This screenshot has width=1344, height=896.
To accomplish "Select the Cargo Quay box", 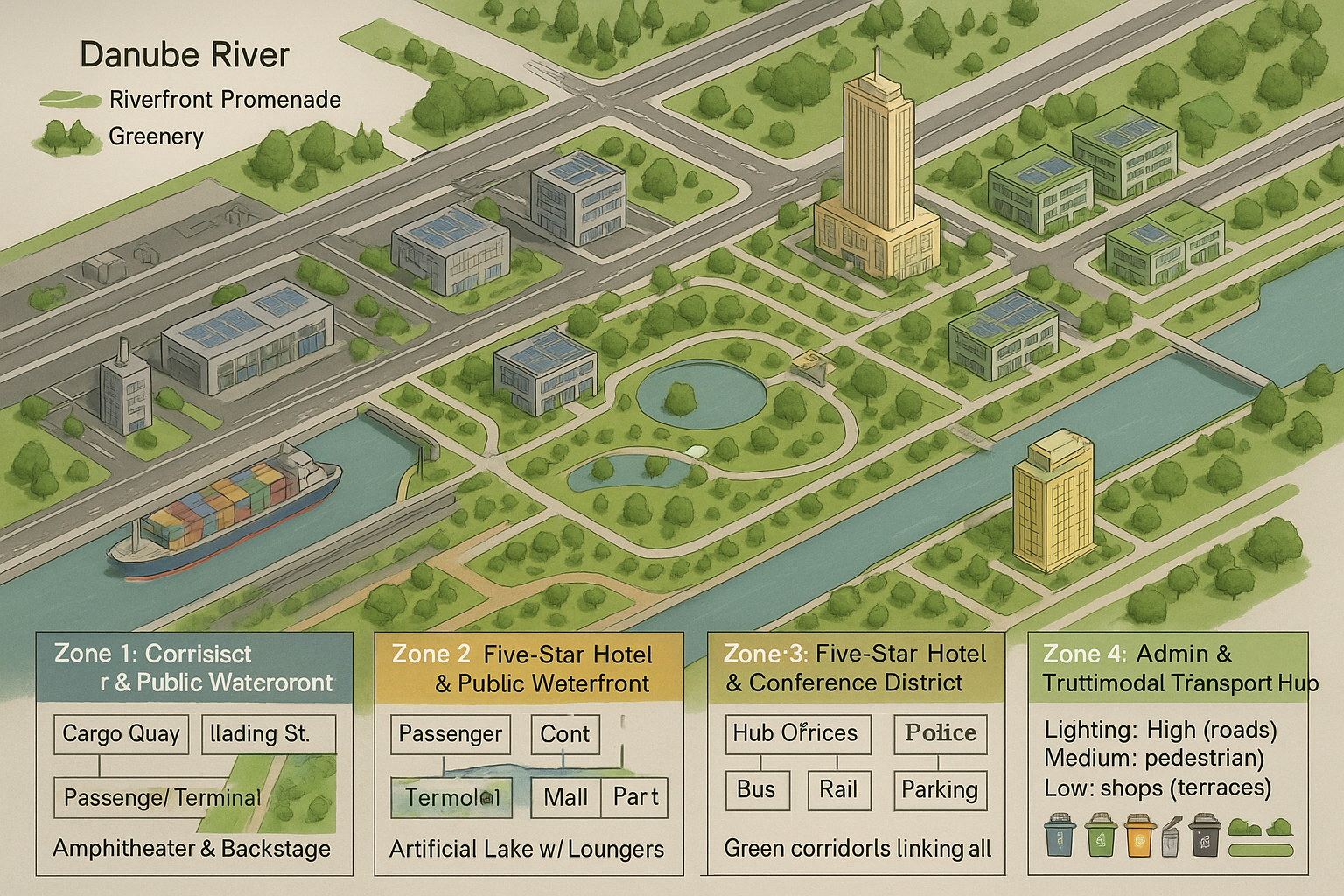I will pos(121,734).
